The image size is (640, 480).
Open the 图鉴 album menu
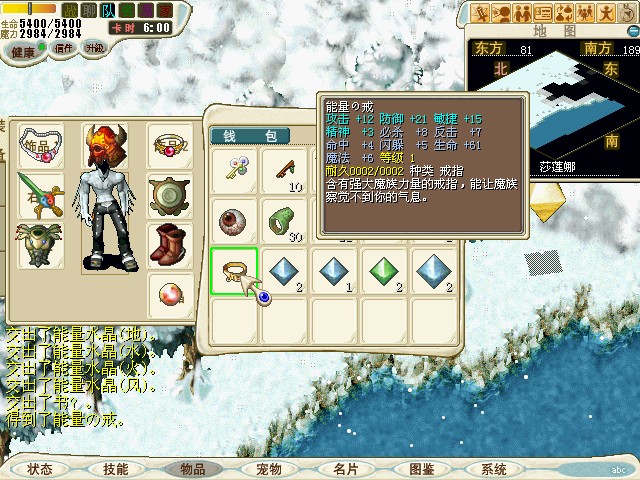[421, 468]
